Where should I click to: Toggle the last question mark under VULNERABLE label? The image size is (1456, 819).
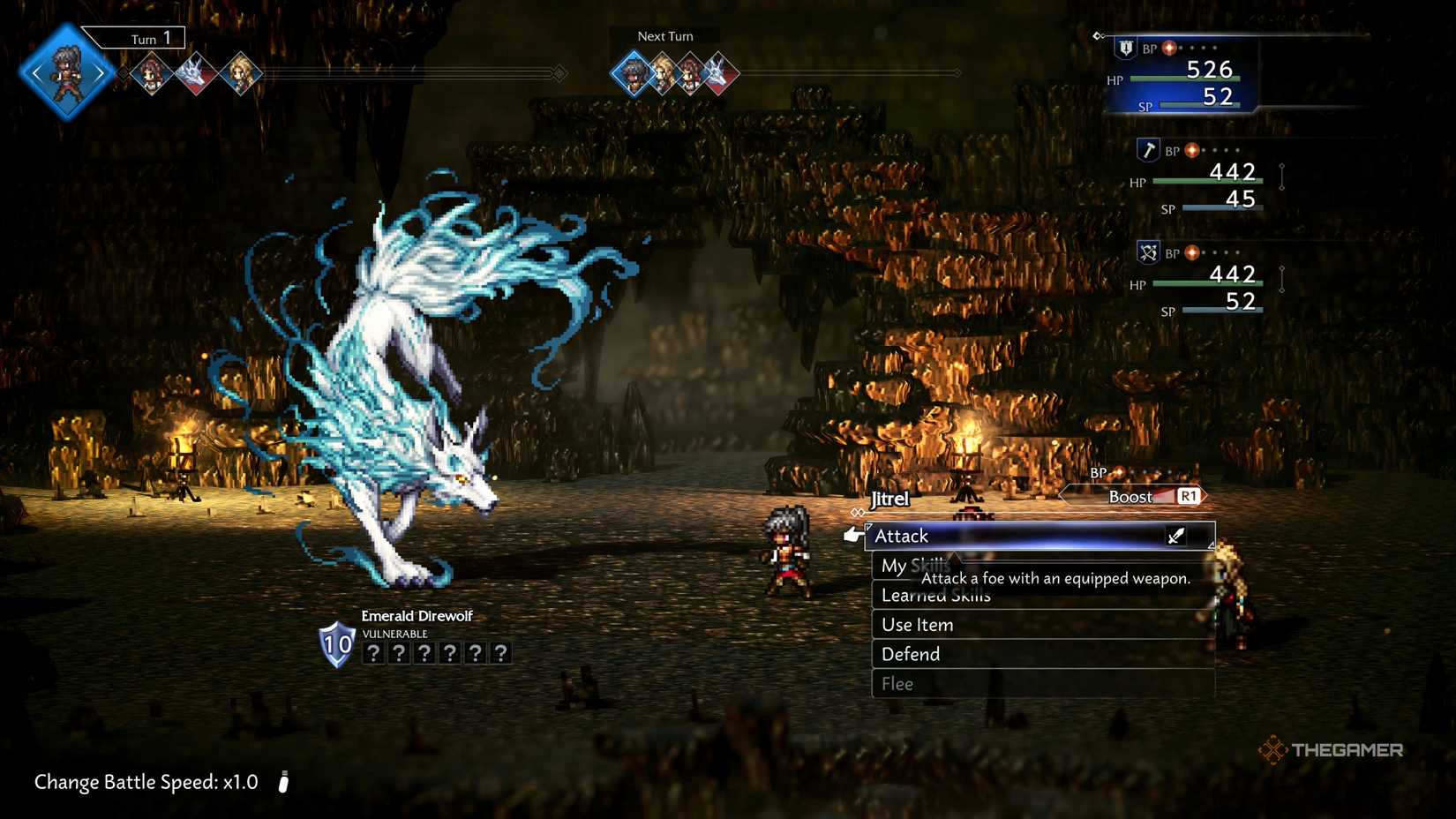click(500, 651)
